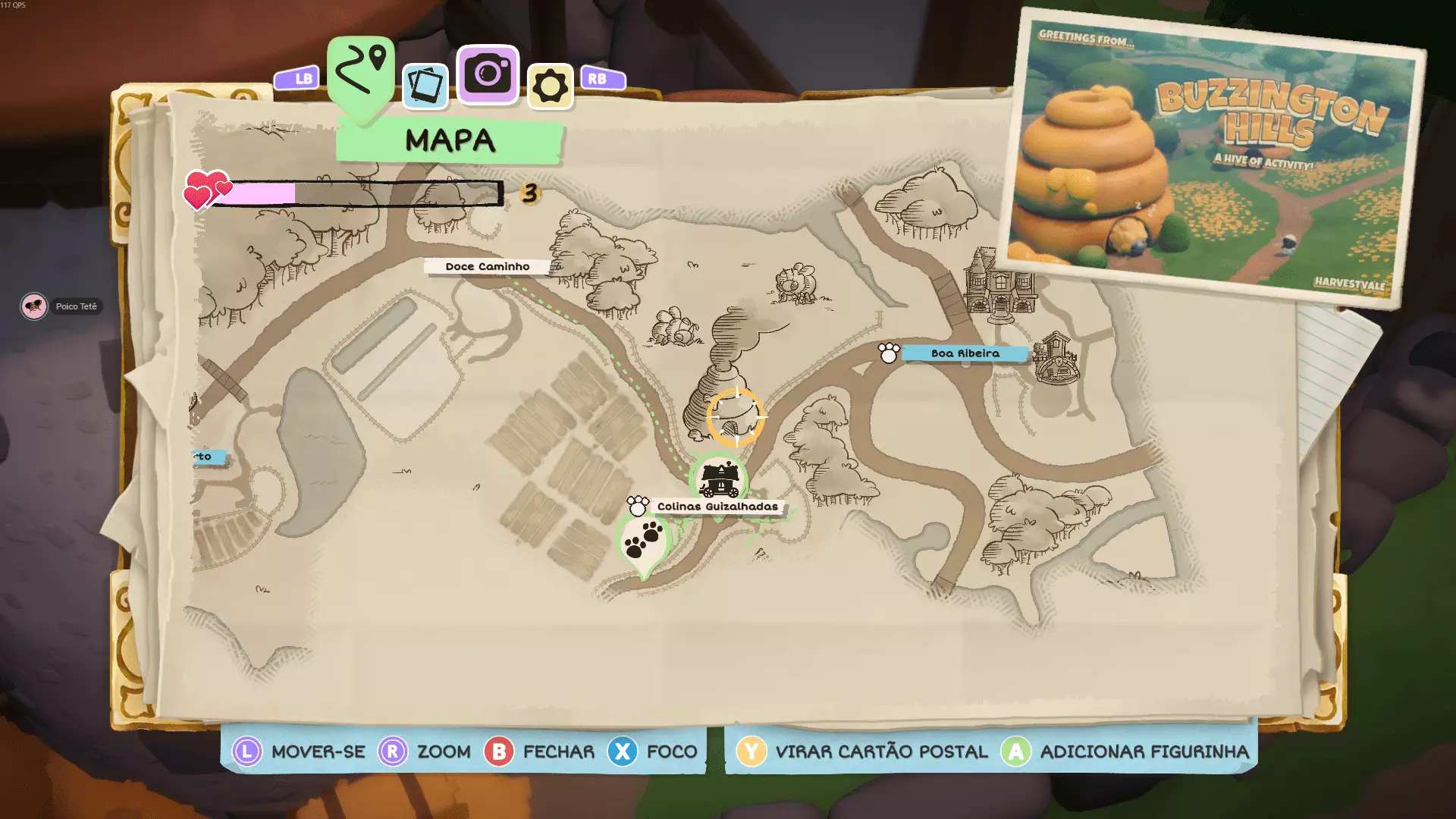Open the photo album tab
Viewport: 1456px width, 819px height.
tap(425, 86)
